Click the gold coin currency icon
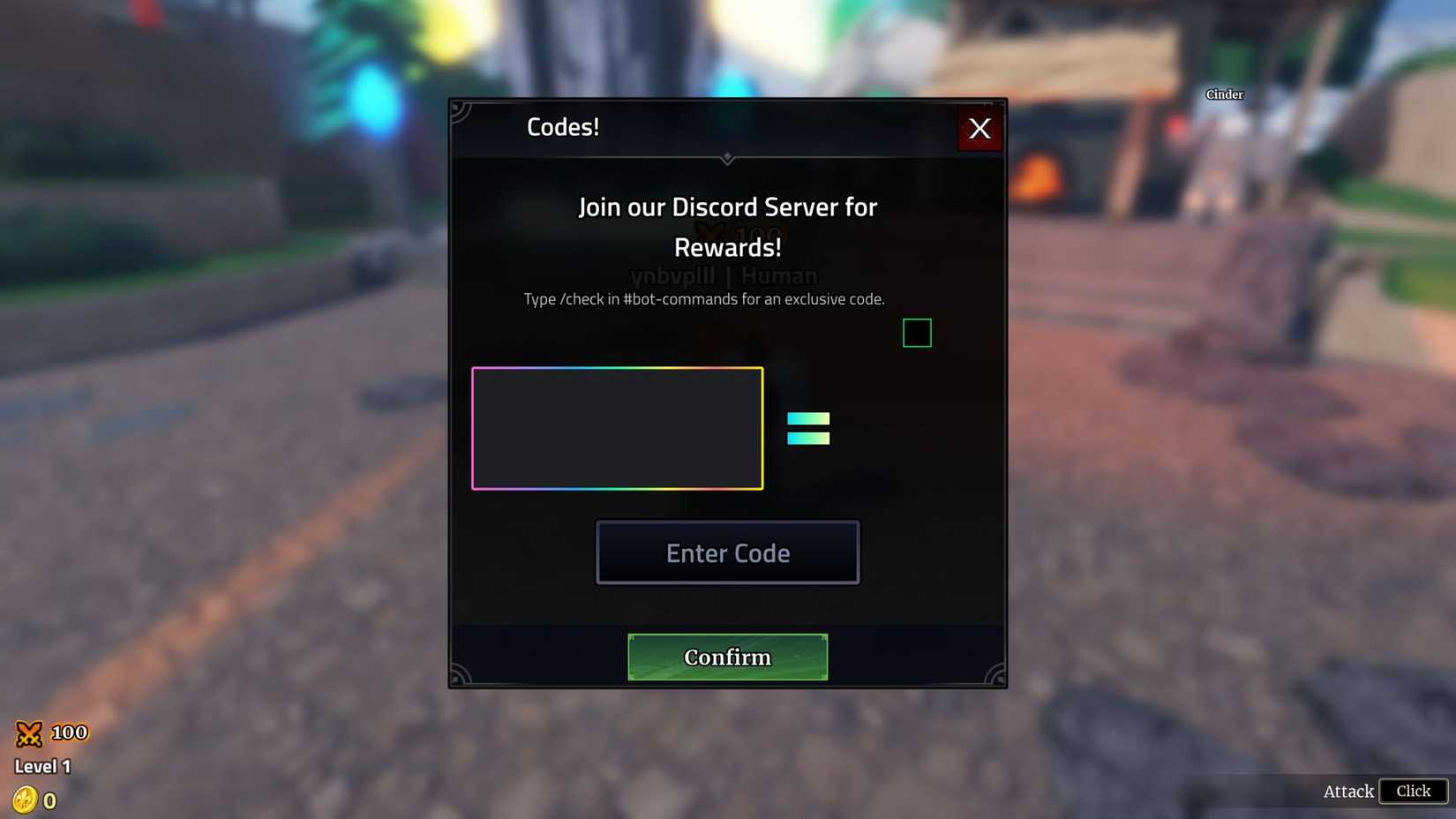 pos(26,800)
